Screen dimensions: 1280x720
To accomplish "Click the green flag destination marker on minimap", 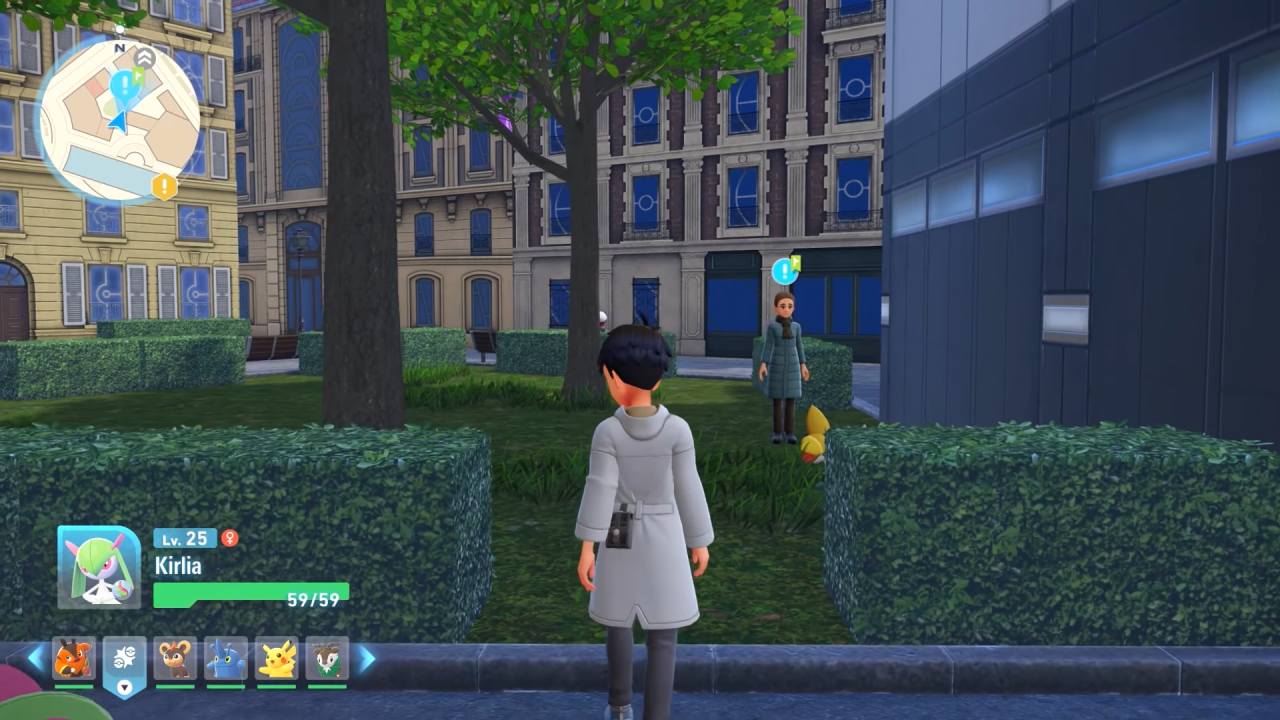I will 138,73.
